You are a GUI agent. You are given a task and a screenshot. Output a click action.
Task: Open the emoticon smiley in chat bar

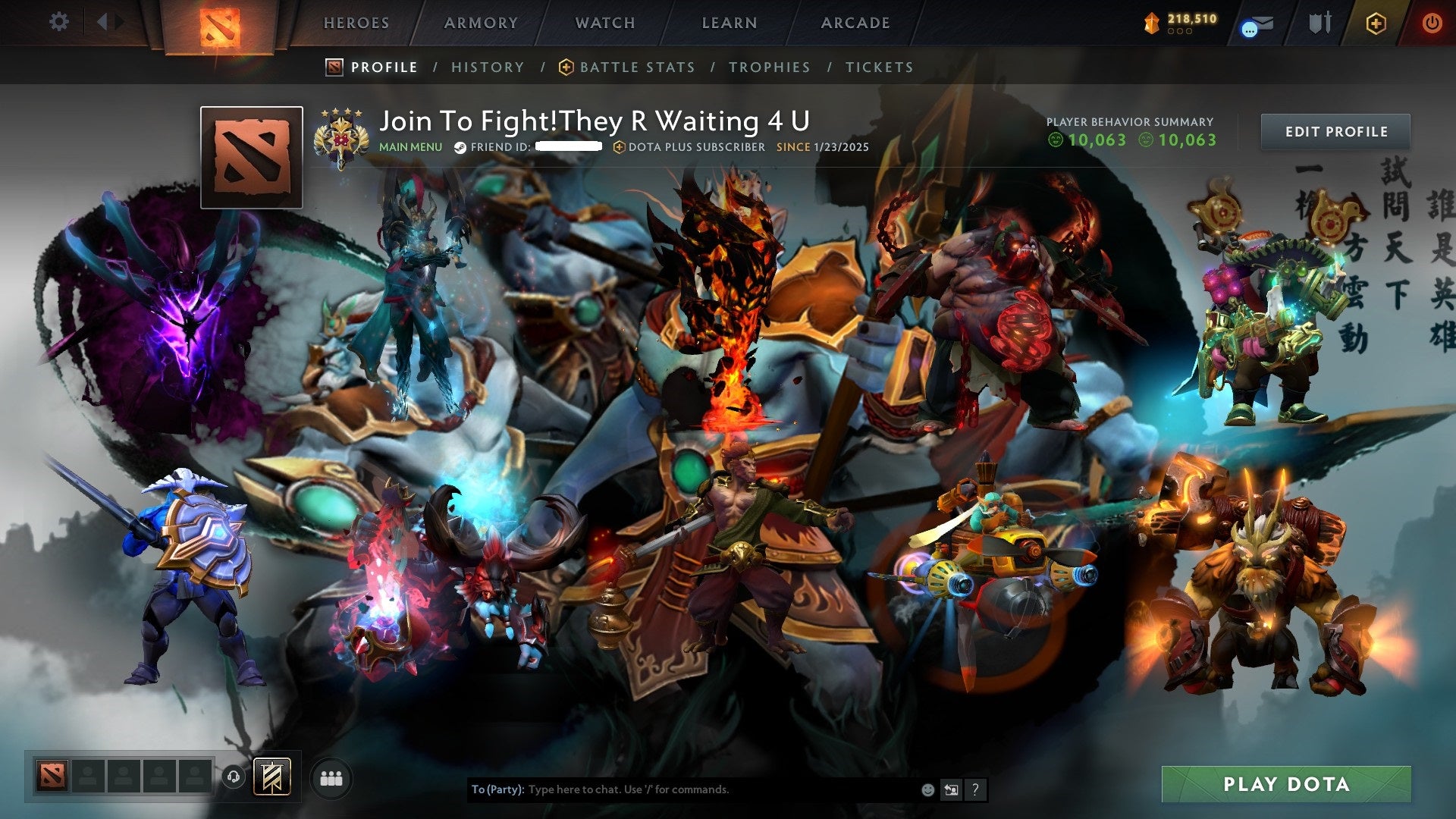click(x=927, y=789)
